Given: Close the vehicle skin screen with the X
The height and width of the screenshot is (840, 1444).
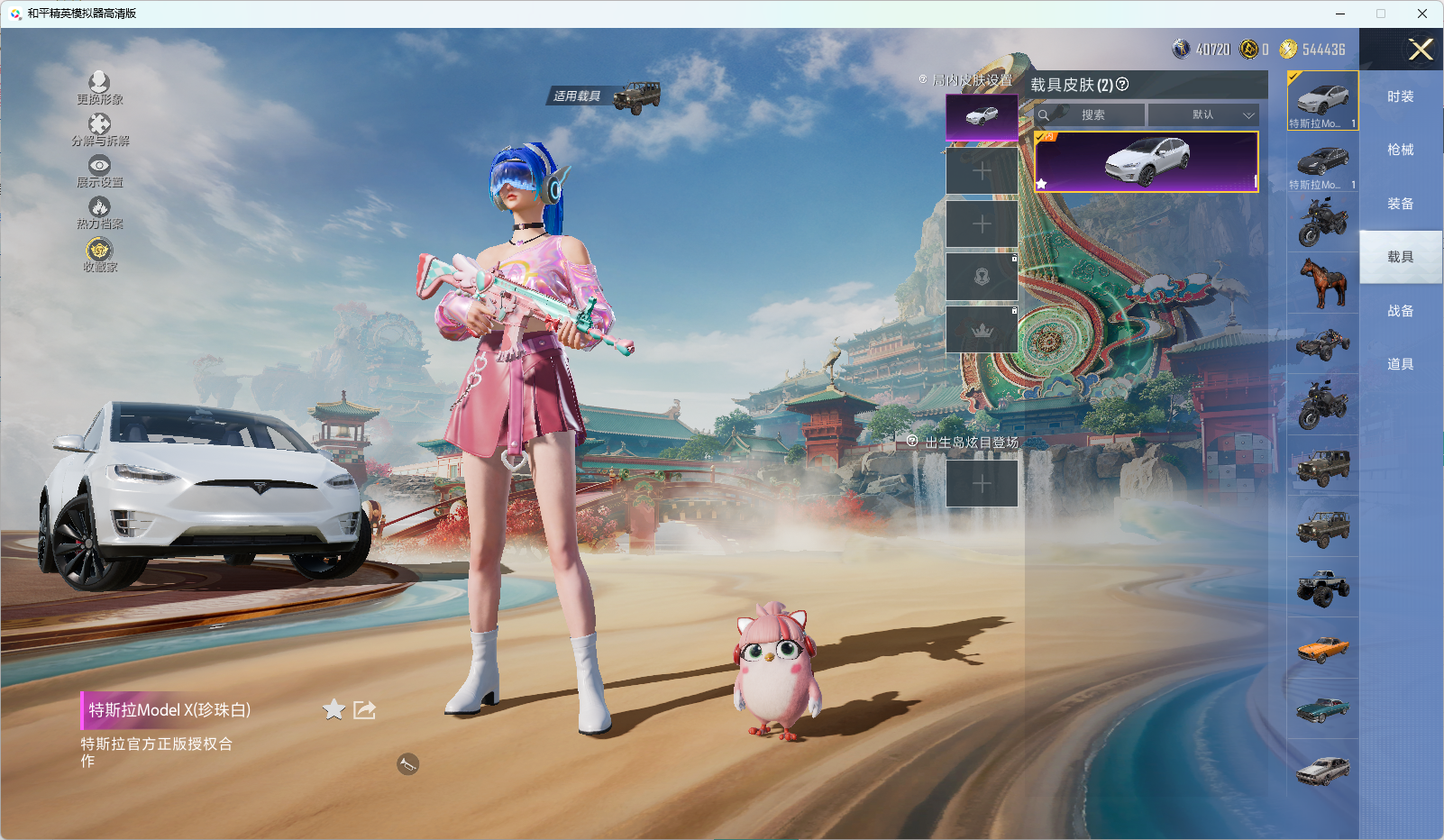Looking at the screenshot, I should pos(1421,50).
